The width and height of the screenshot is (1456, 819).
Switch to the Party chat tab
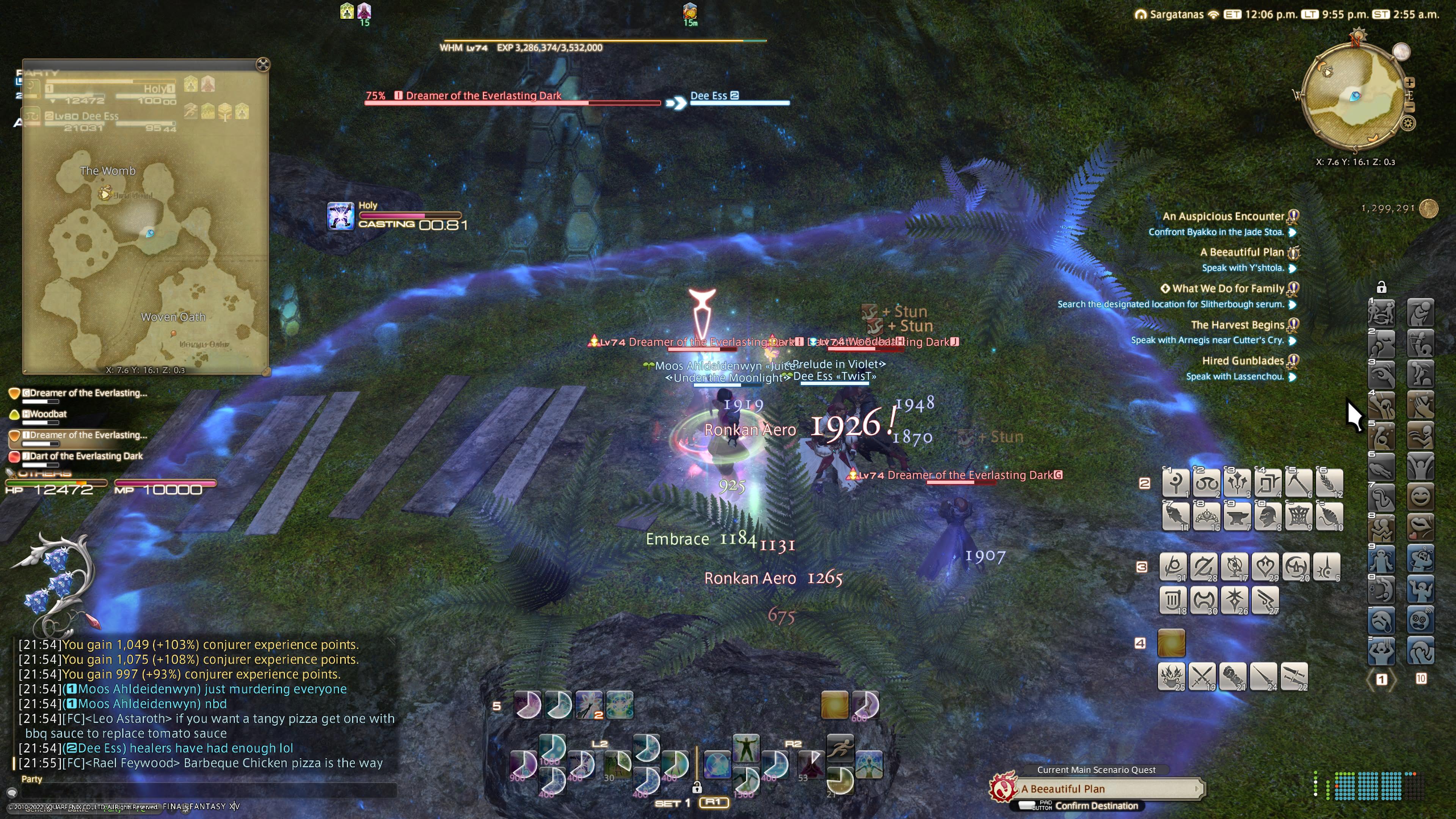31,779
